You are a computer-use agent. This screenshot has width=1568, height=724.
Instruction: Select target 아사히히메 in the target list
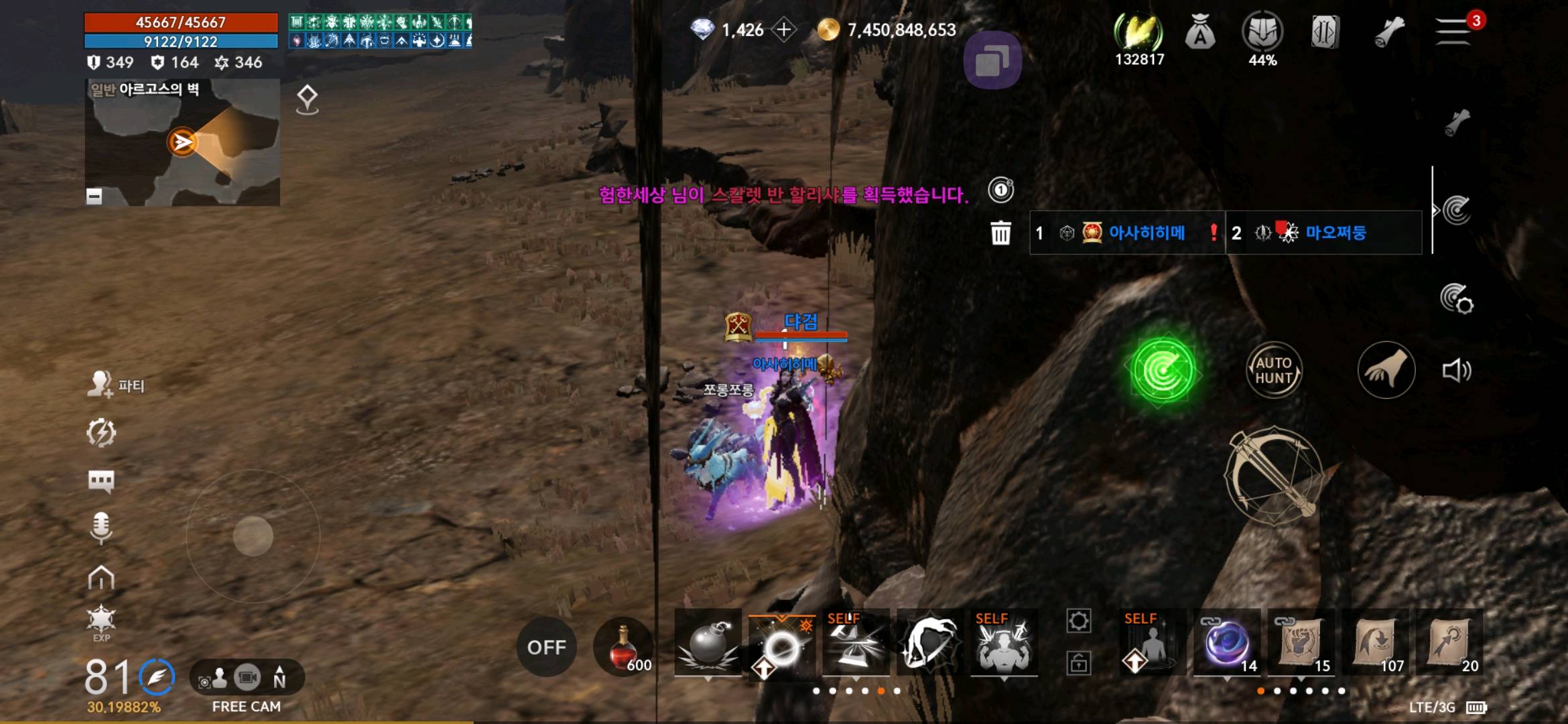[x=1148, y=233]
